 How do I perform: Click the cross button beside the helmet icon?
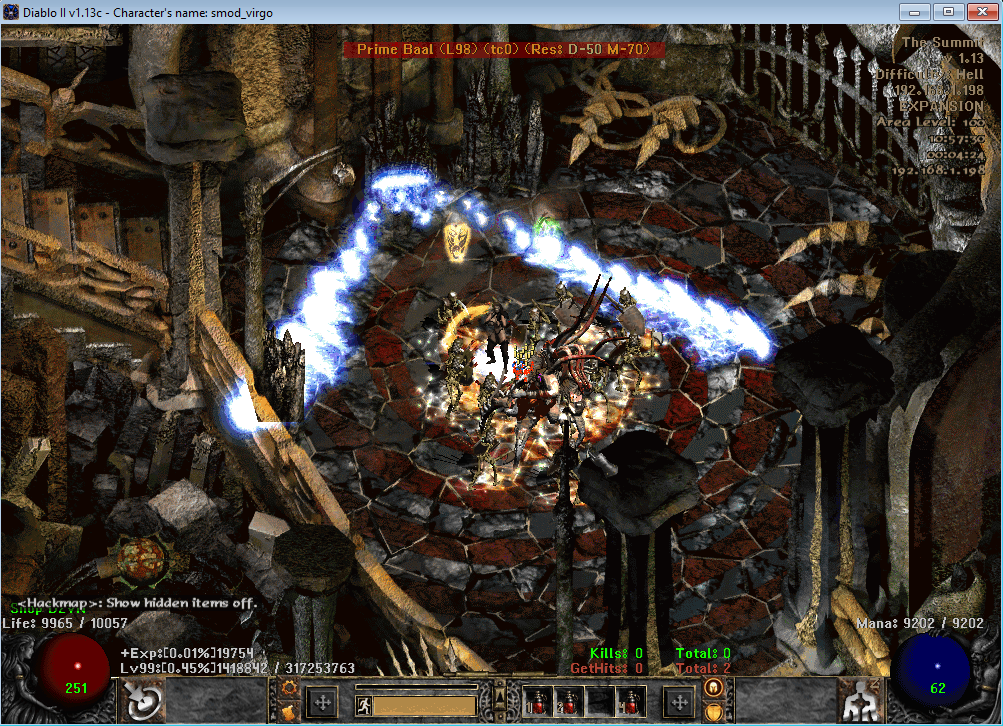[x=680, y=702]
